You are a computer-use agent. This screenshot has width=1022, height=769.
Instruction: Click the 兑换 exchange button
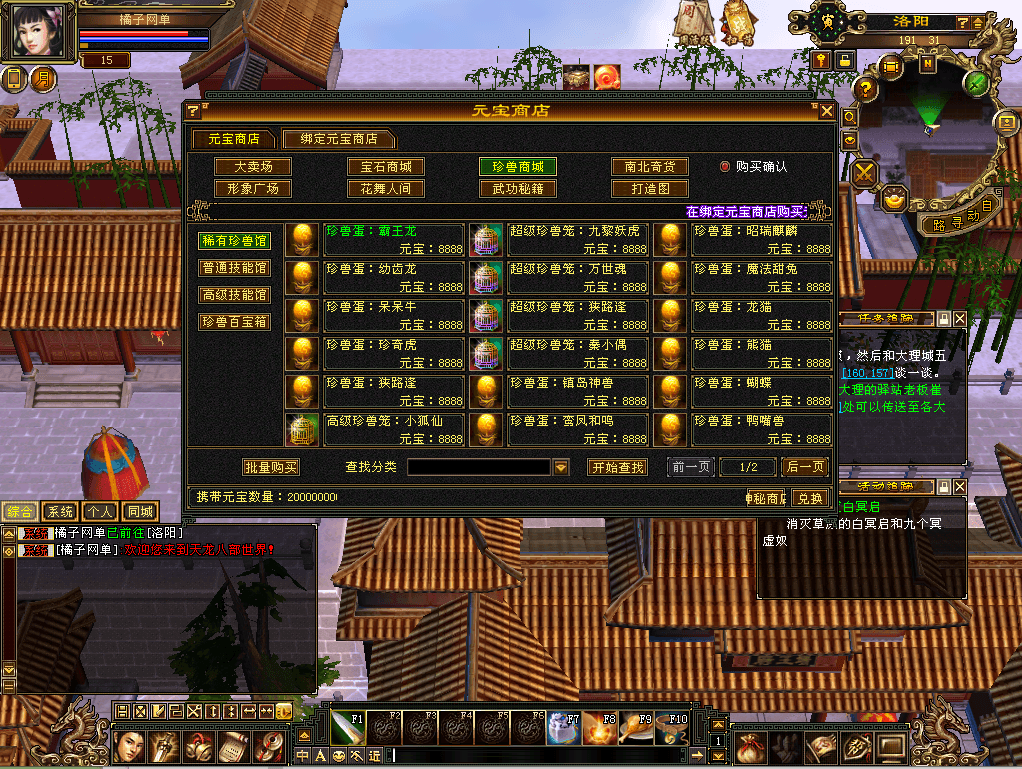(810, 498)
